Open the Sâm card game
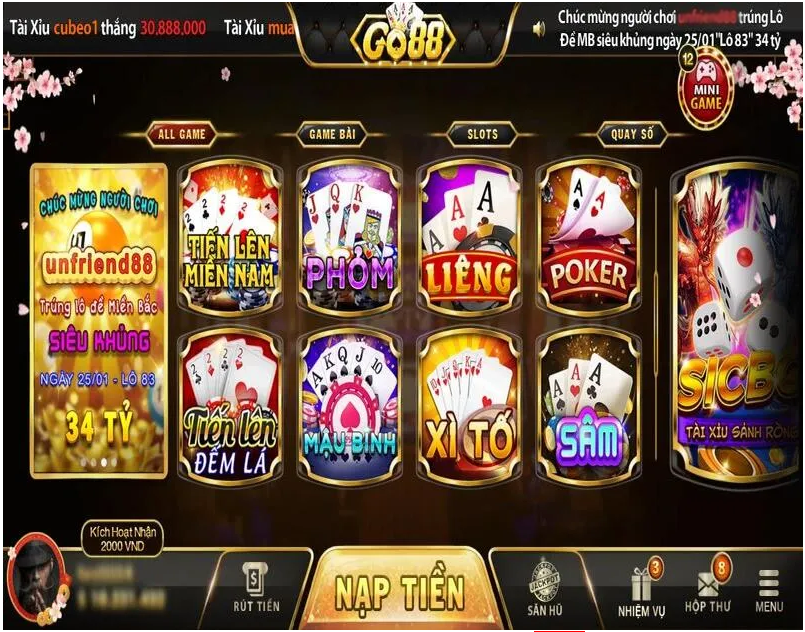This screenshot has height=632, width=805. (x=589, y=405)
